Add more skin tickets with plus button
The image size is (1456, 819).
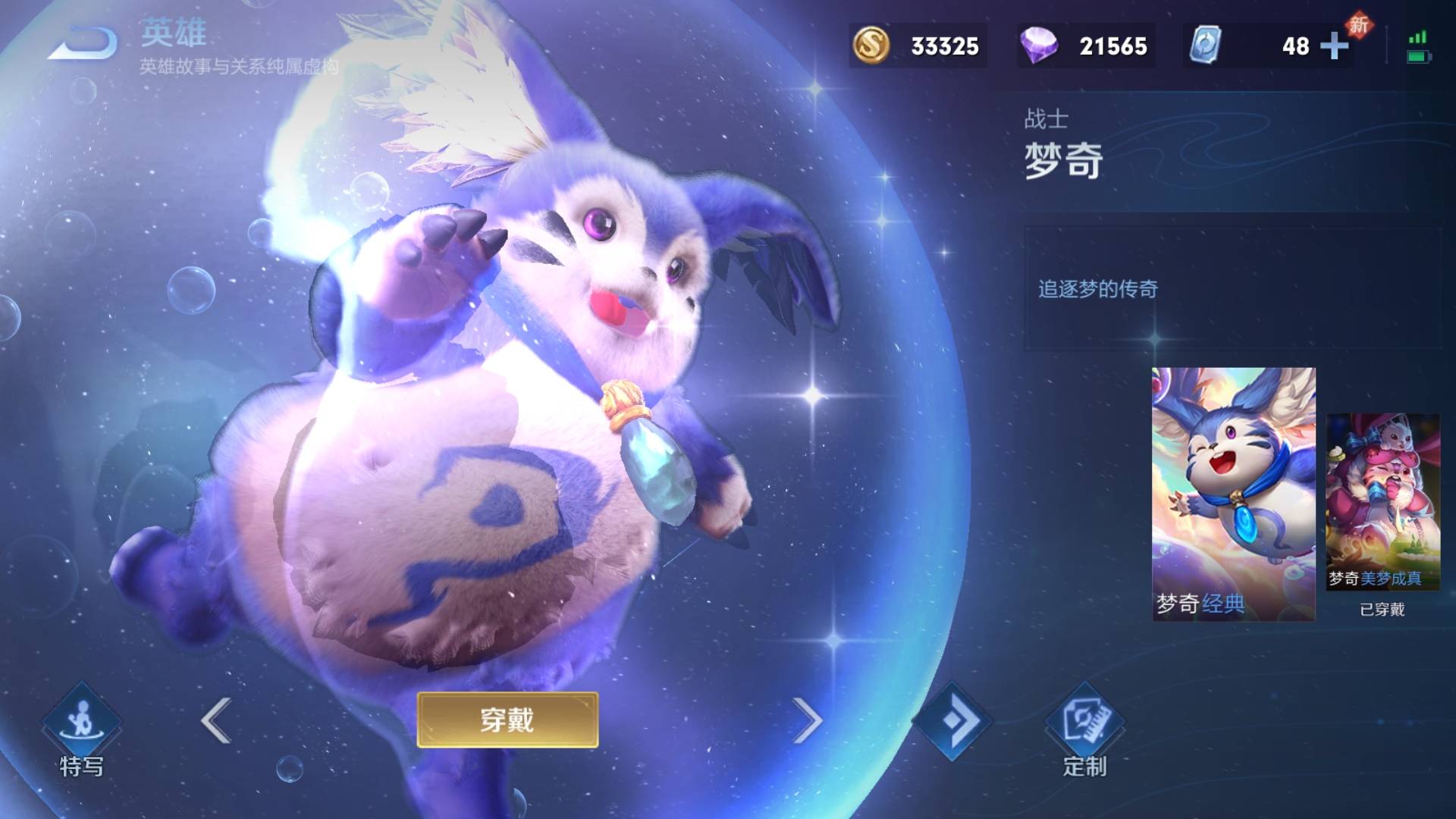1334,46
